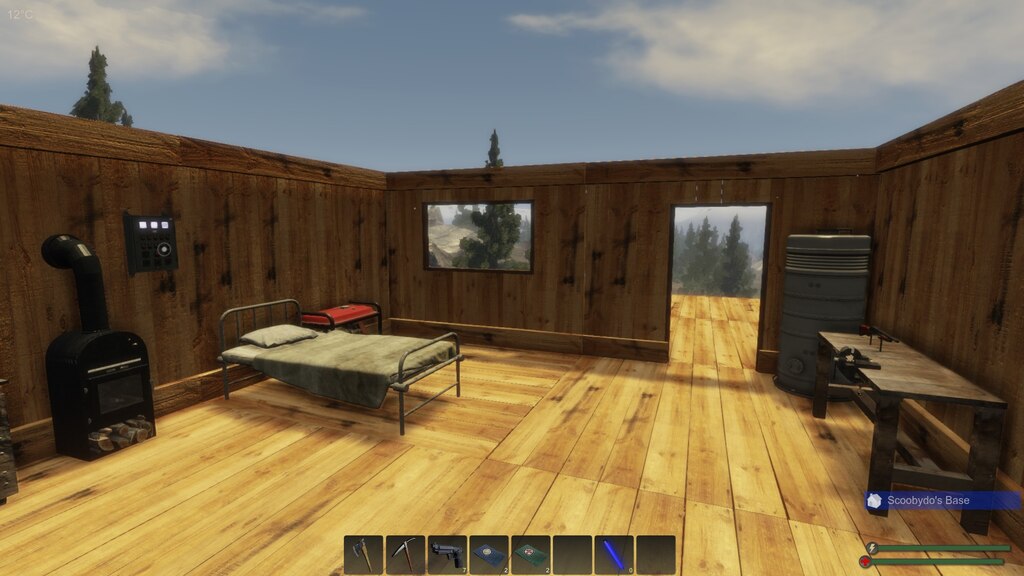Image resolution: width=1024 pixels, height=576 pixels.
Task: Choose the pistol hotbar slot
Action: point(447,555)
